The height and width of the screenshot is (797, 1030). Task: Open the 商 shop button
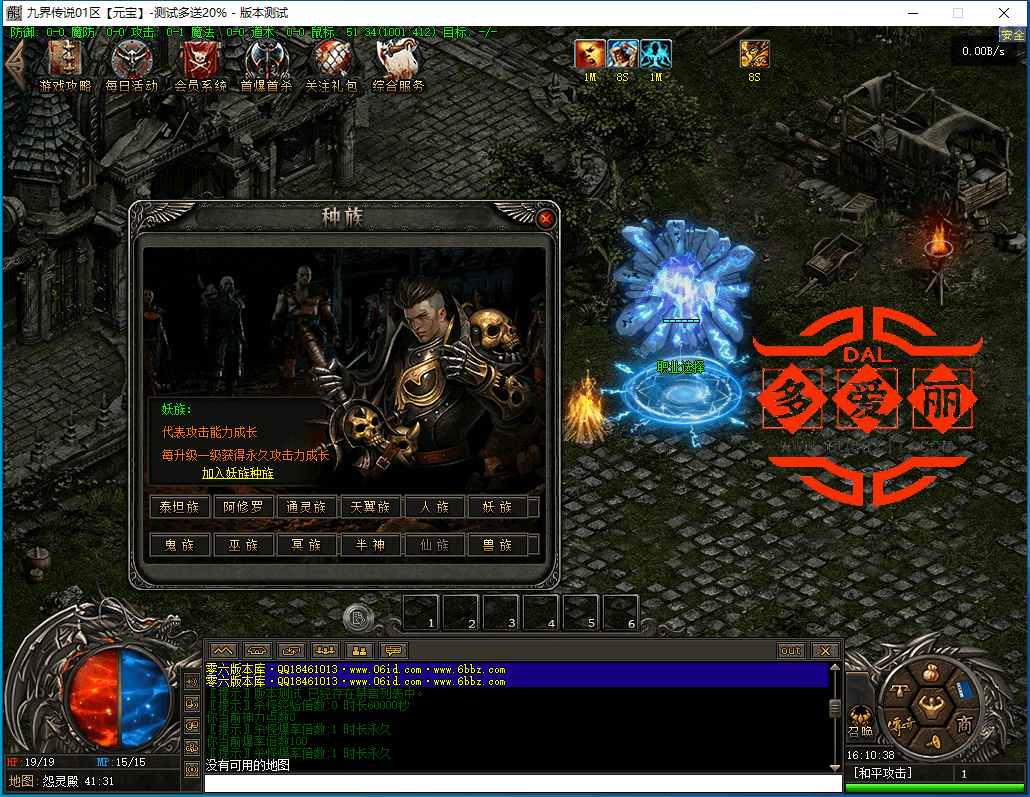[x=963, y=724]
